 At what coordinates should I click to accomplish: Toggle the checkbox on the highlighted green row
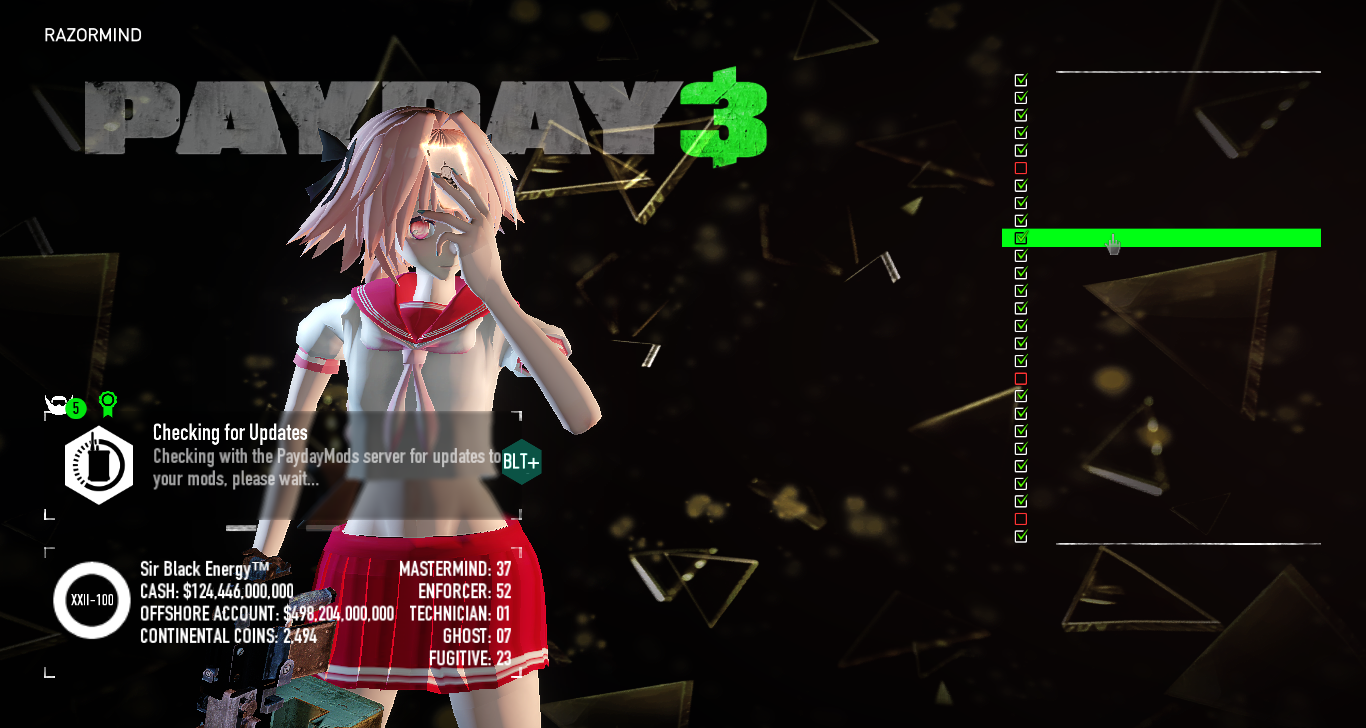pyautogui.click(x=1020, y=238)
